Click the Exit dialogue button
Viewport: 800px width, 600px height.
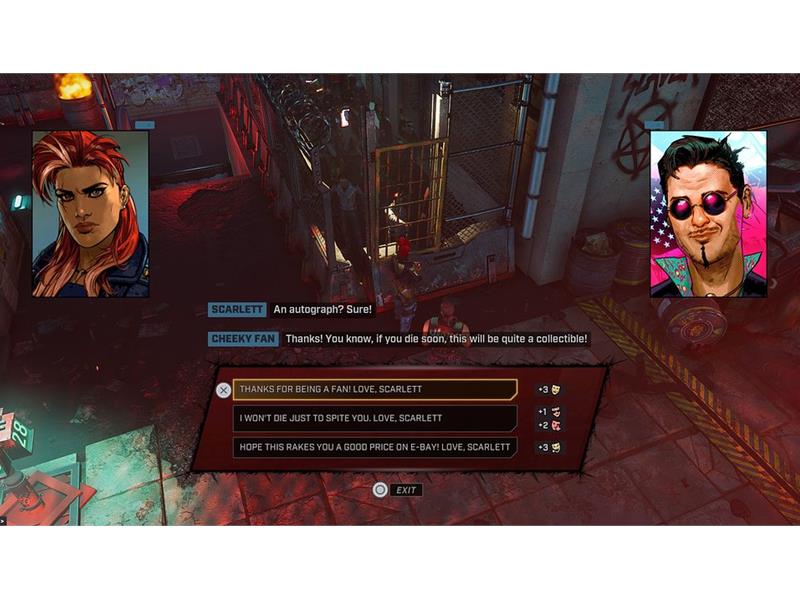(397, 490)
